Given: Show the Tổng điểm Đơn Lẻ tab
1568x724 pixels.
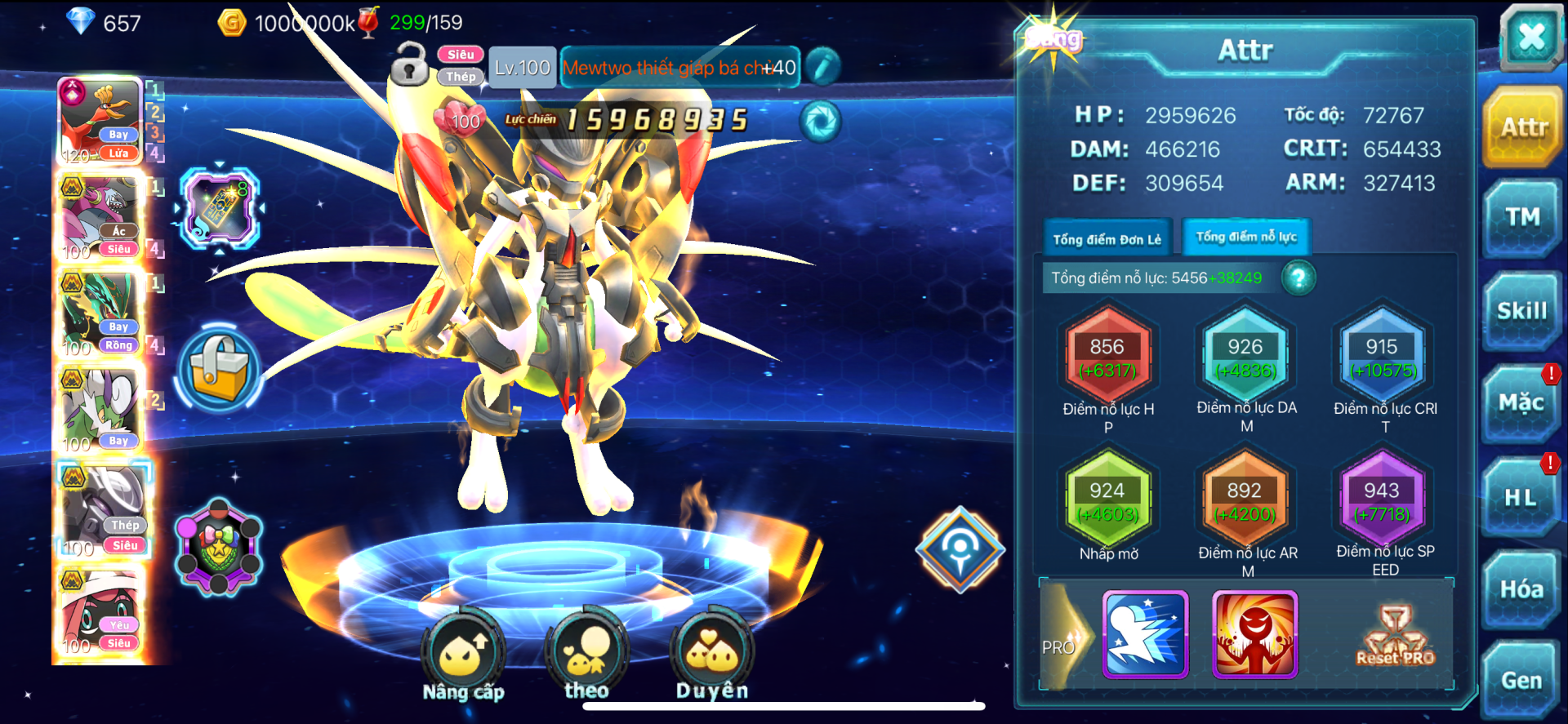Looking at the screenshot, I should [1107, 239].
